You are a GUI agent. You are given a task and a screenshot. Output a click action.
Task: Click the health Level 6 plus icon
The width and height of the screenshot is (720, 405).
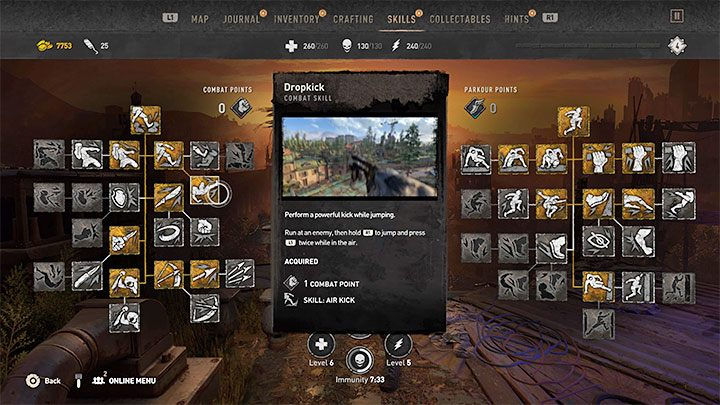[x=322, y=345]
